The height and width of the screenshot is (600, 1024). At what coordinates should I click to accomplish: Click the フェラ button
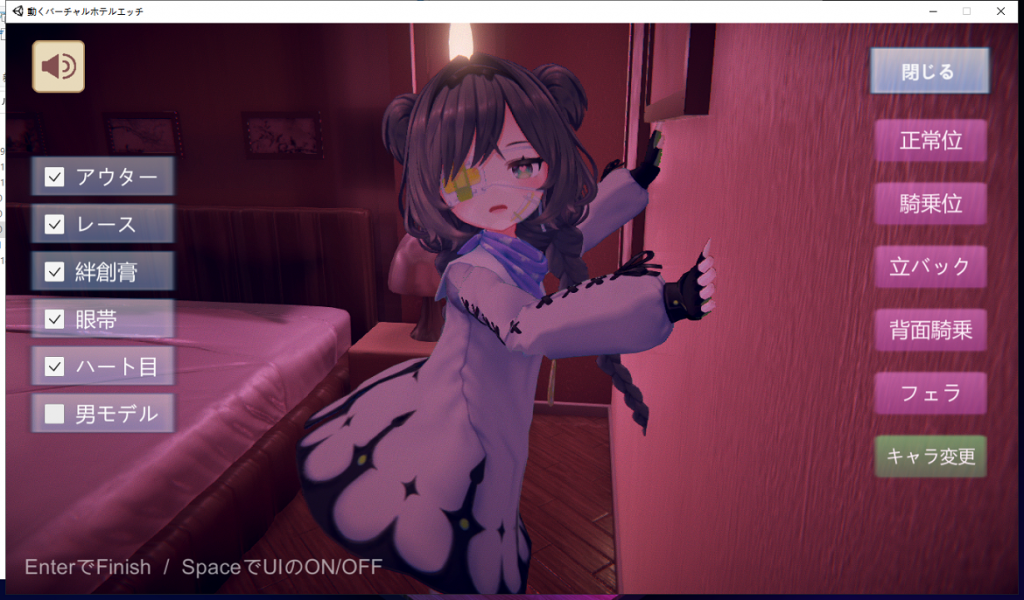[930, 393]
